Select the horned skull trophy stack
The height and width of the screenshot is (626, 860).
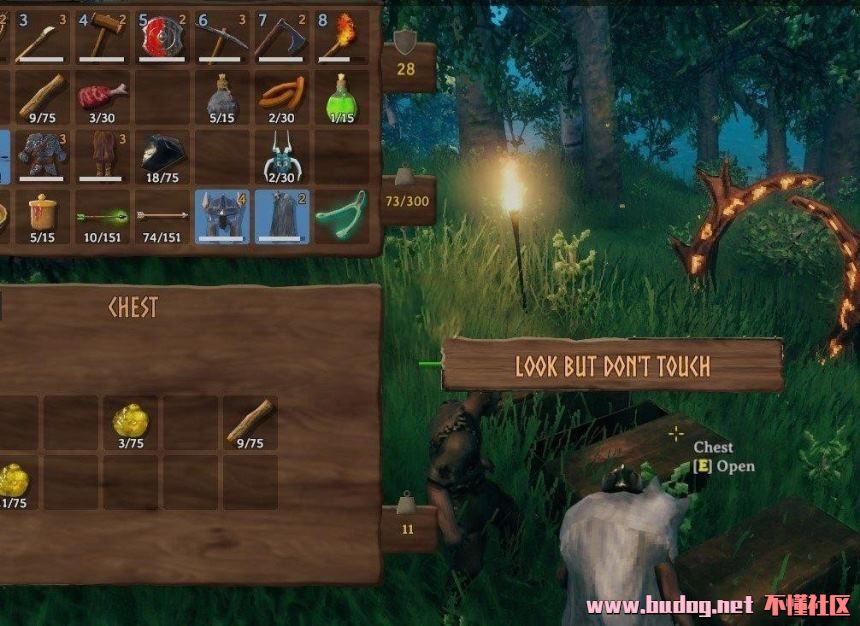point(282,157)
